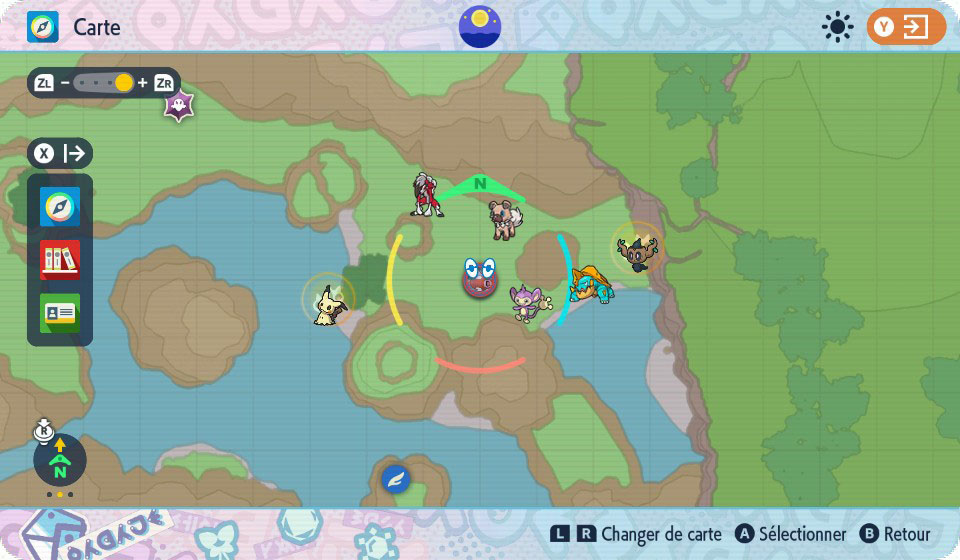Select the Aipom map marker

point(529,301)
